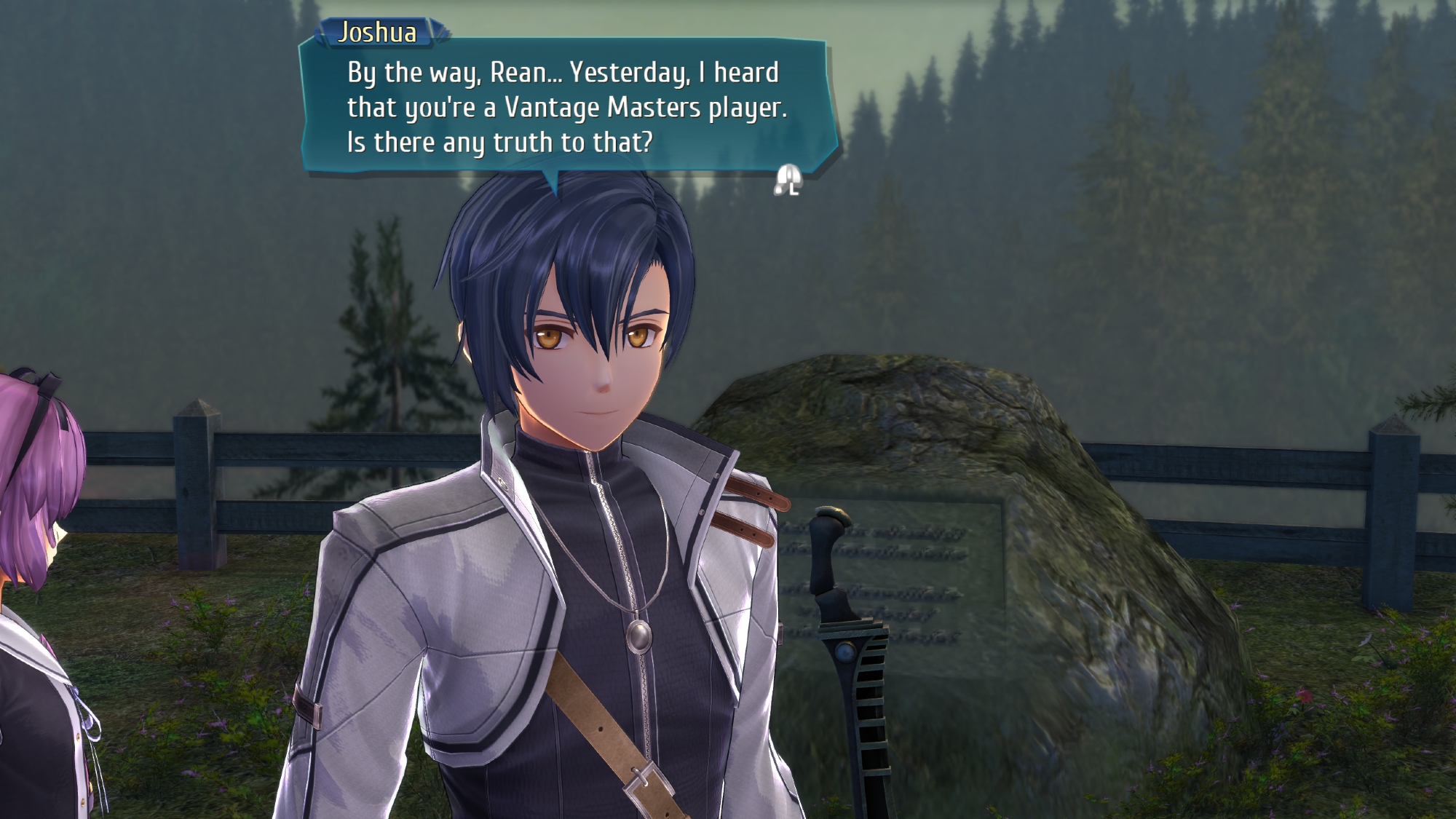Advance Joshua's dialogue speech bubble
This screenshot has width=1456, height=819.
pos(788,180)
